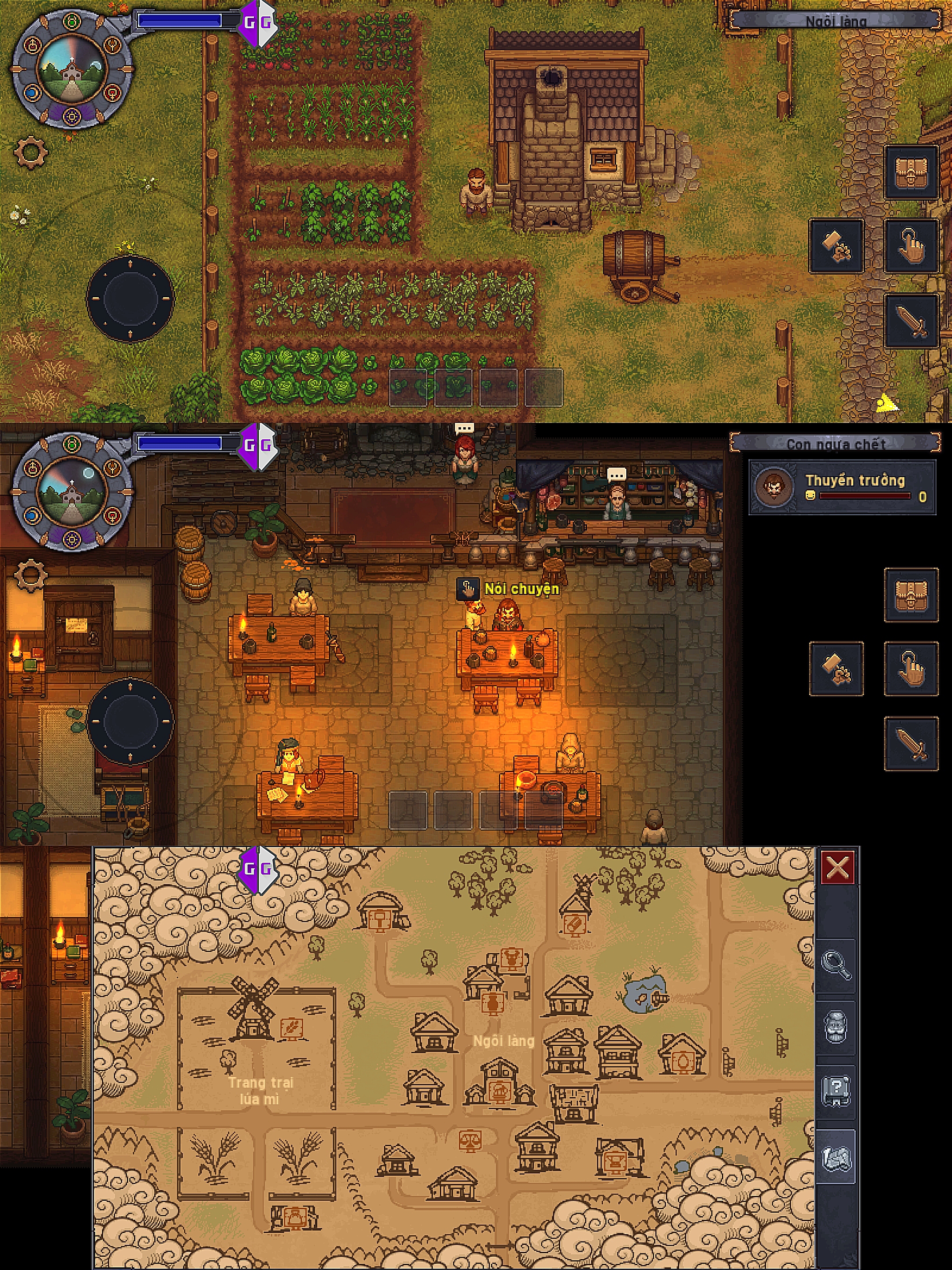This screenshot has width=952, height=1270.
Task: Open the GG overlay icon above the map
Action: (258, 869)
